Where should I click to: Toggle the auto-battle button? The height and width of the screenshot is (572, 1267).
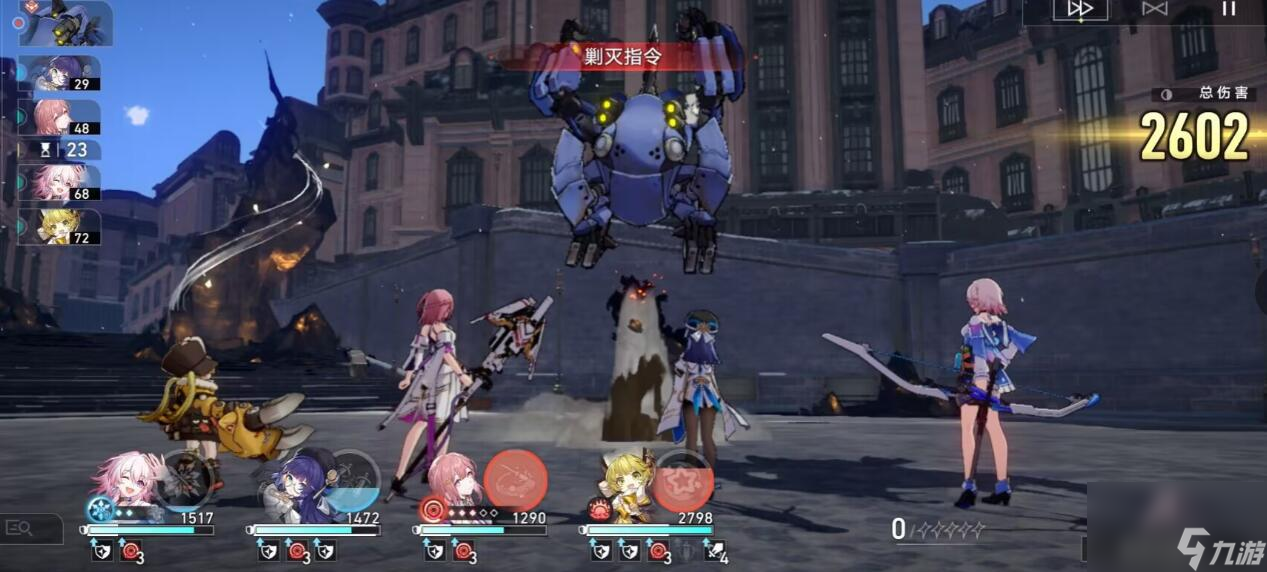point(1154,9)
